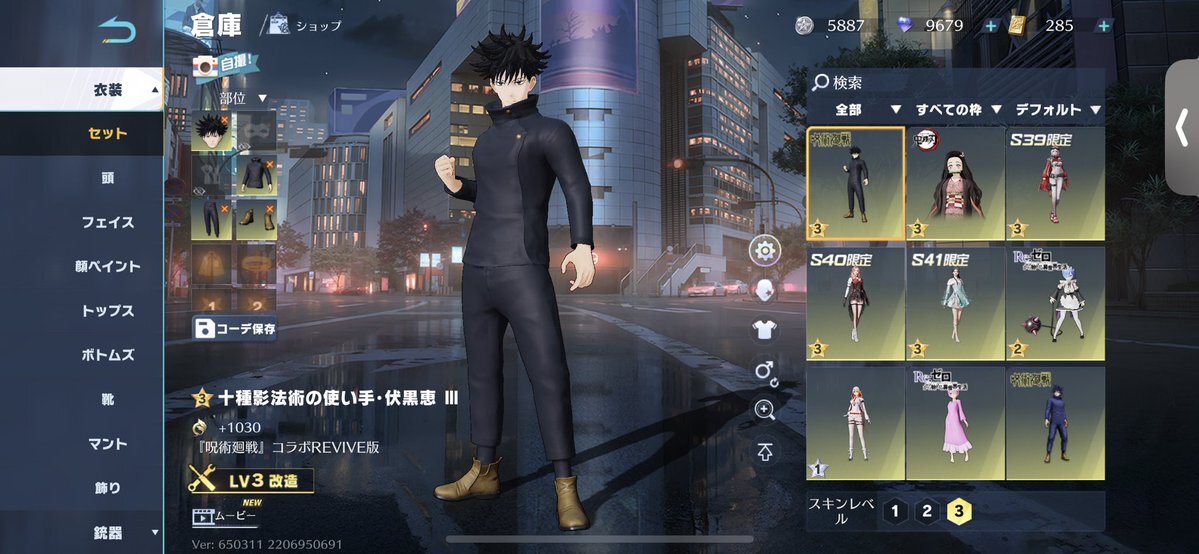Click the gear settings icon beside the character
The width and height of the screenshot is (1199, 554).
765,250
